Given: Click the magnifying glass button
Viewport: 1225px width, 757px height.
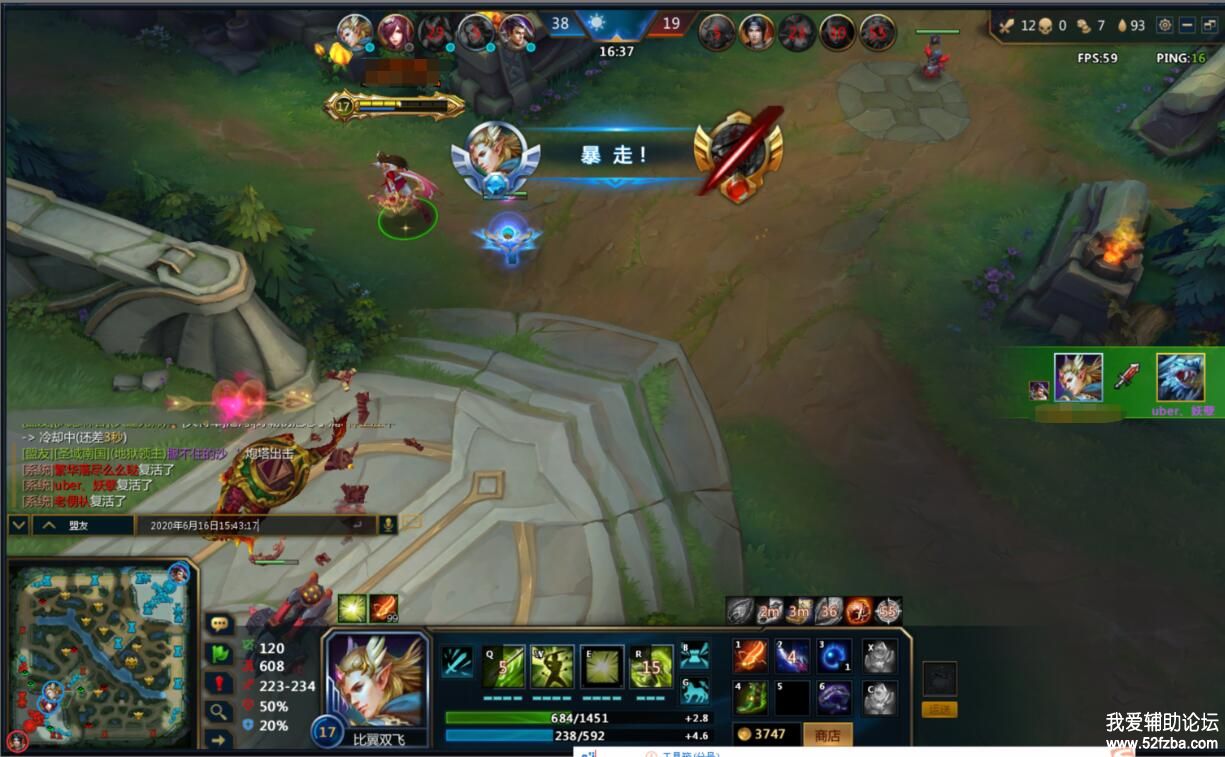Looking at the screenshot, I should pos(219,711).
